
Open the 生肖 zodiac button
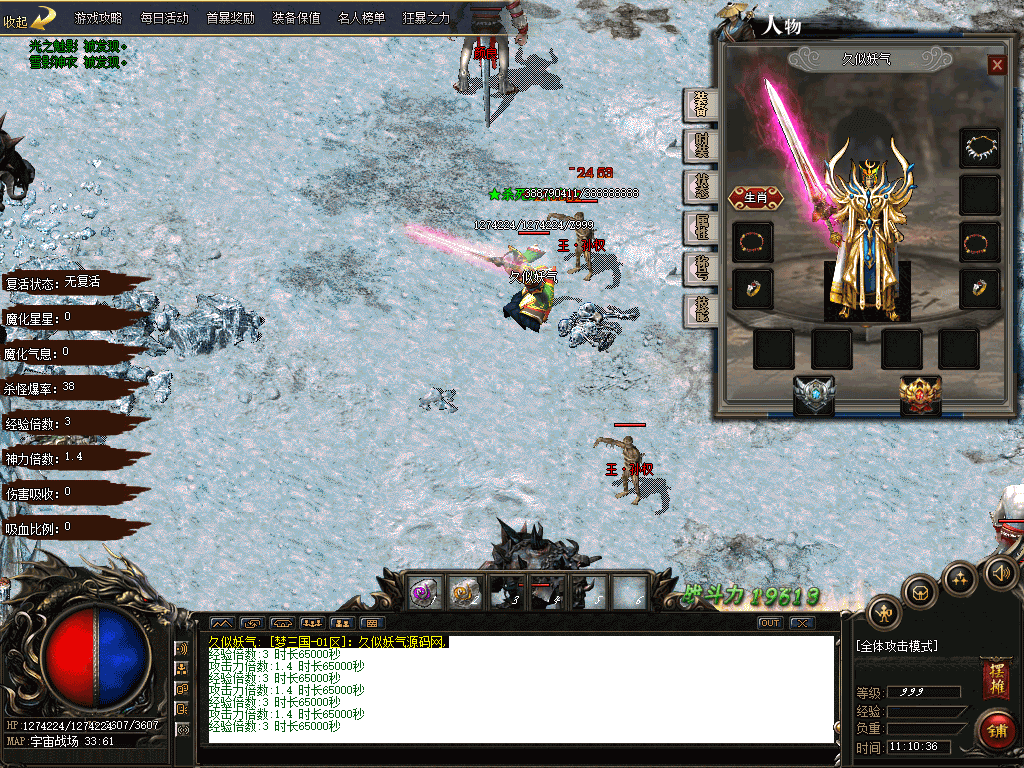tap(755, 198)
